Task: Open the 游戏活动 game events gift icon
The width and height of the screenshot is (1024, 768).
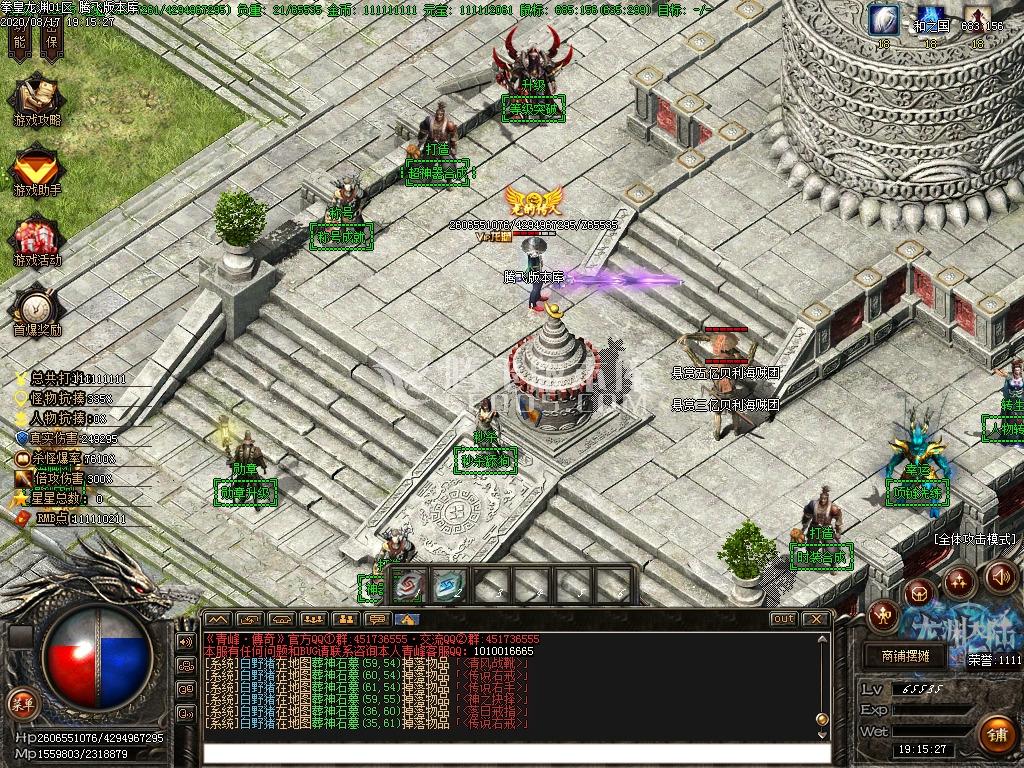Action: click(36, 240)
